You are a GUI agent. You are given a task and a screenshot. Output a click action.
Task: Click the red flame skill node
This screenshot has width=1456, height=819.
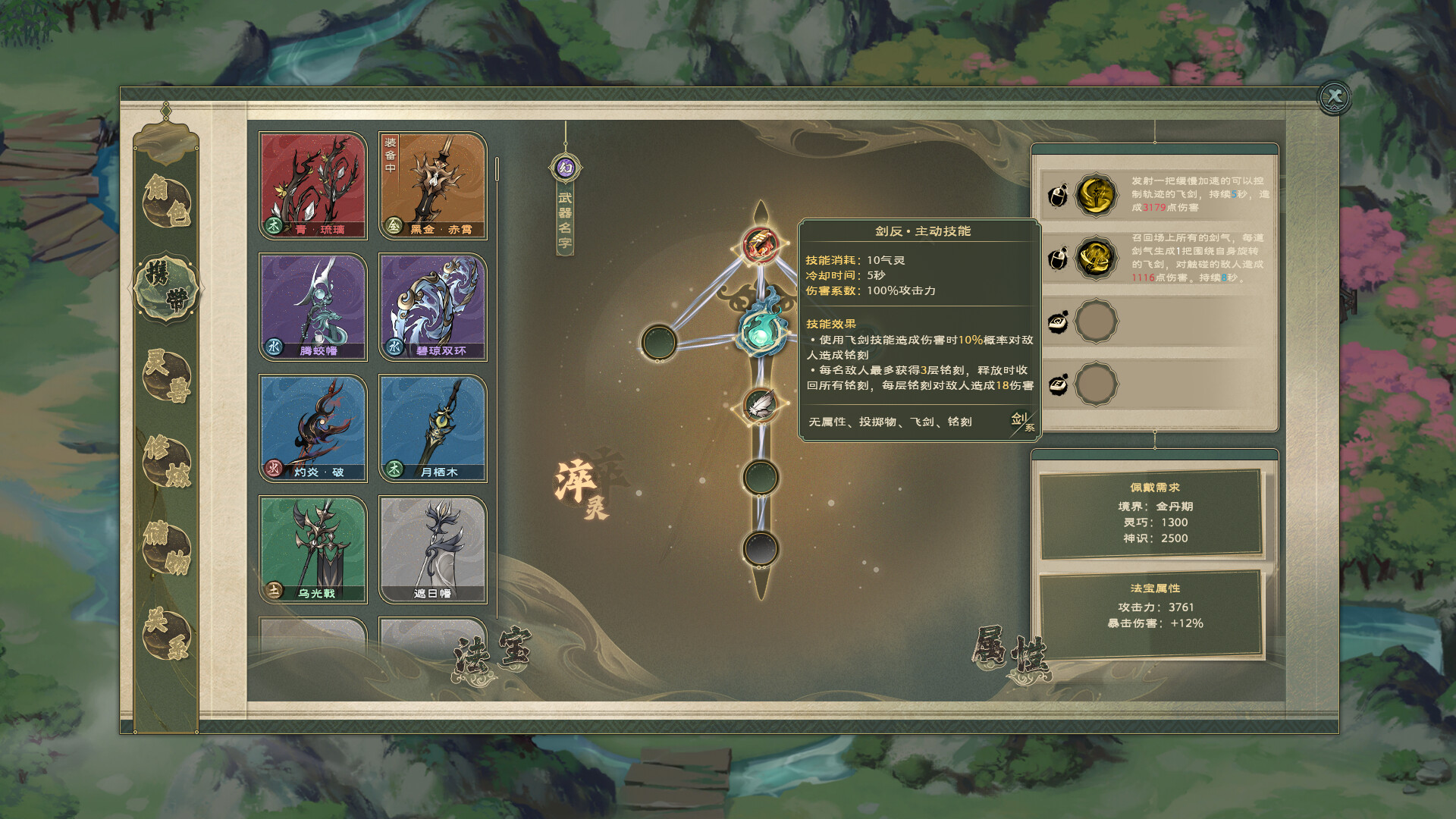point(760,244)
